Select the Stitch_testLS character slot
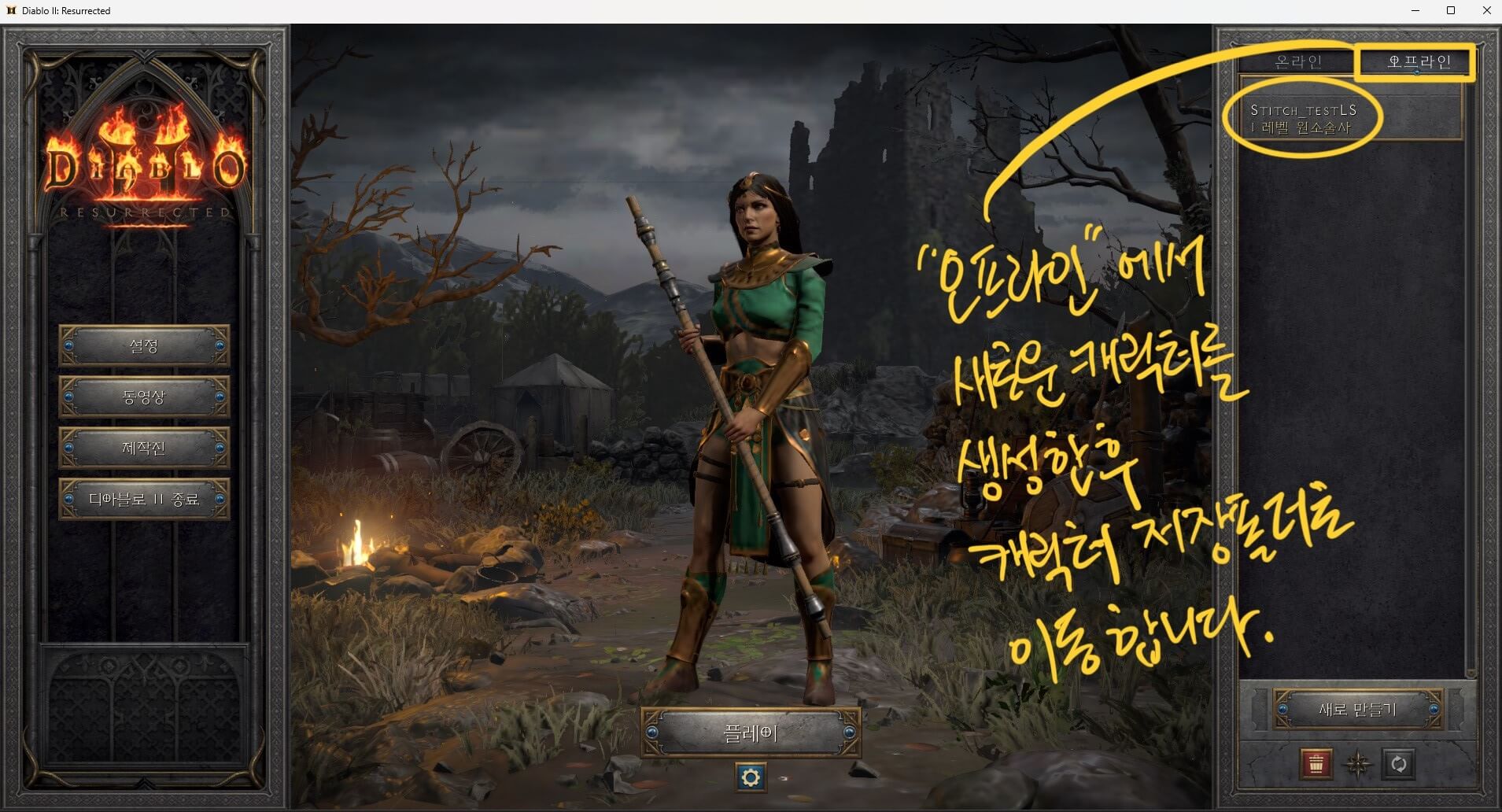This screenshot has width=1502, height=812. click(1347, 118)
